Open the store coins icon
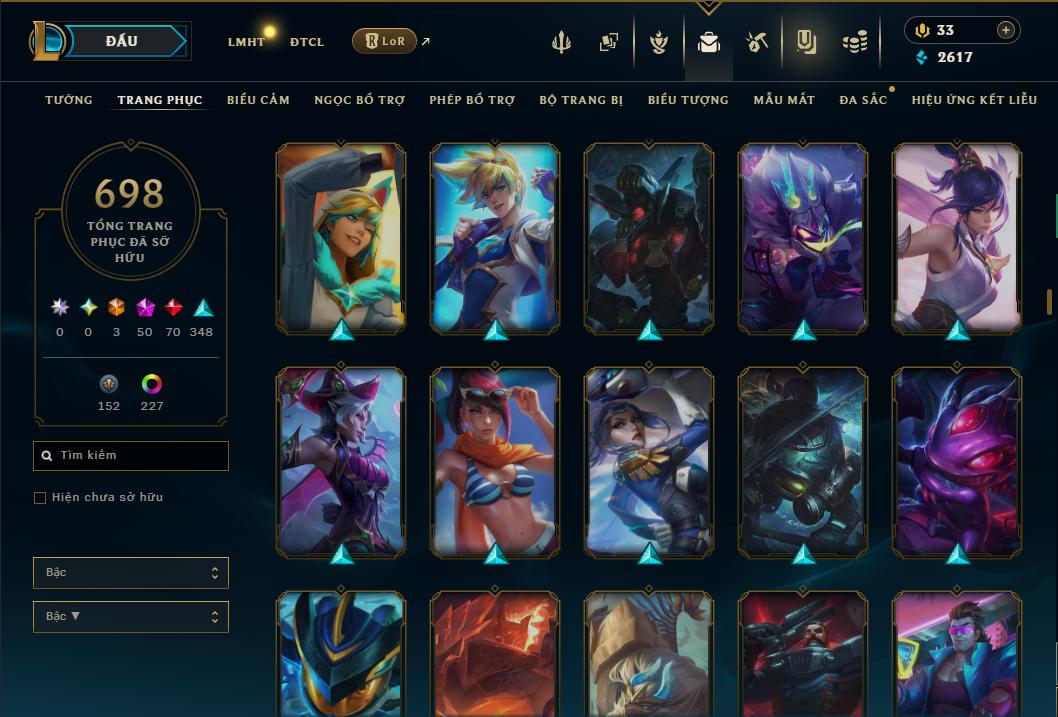The width and height of the screenshot is (1058, 717). 854,42
